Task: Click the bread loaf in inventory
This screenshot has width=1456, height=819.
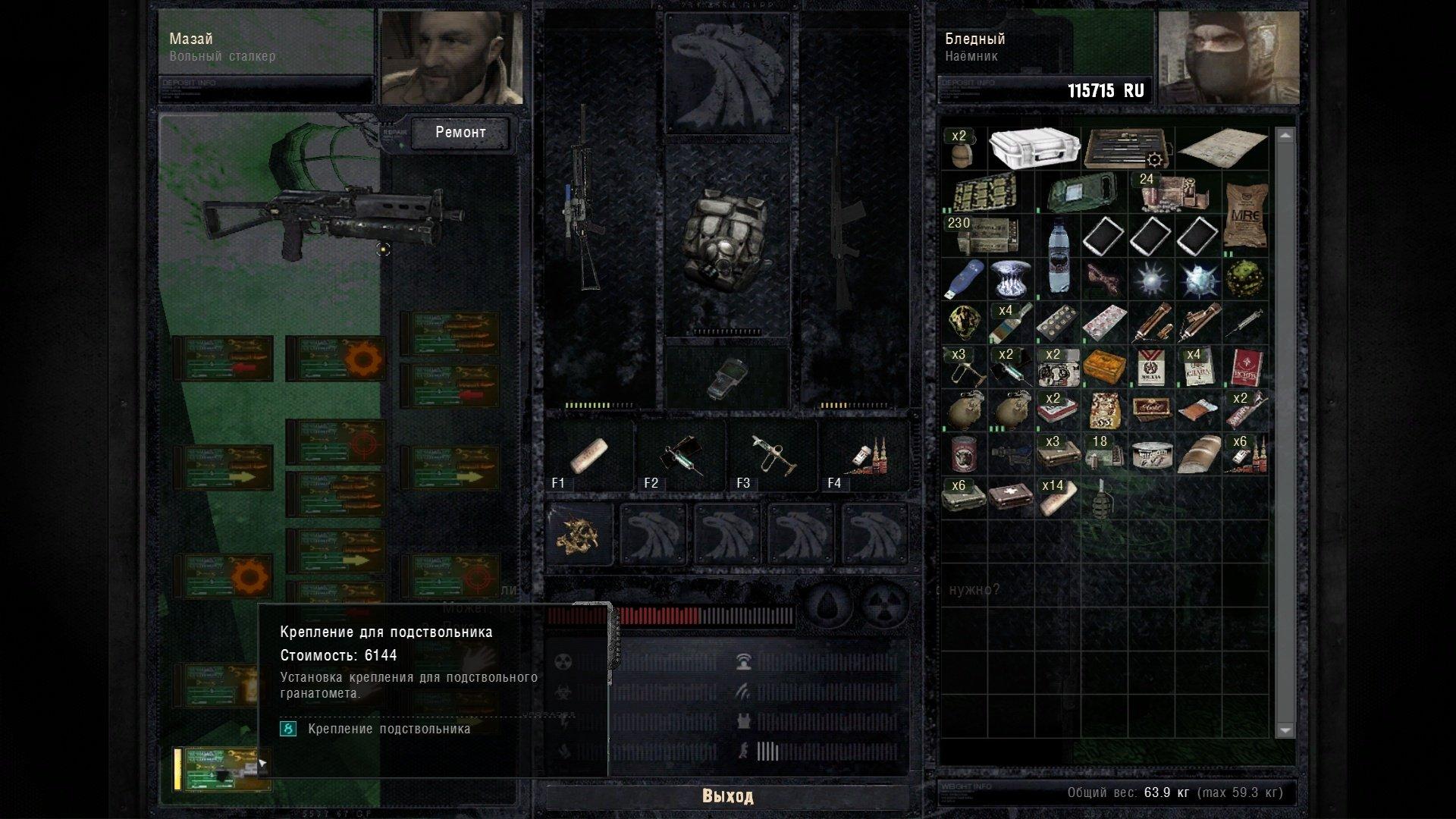Action: coord(1197,456)
